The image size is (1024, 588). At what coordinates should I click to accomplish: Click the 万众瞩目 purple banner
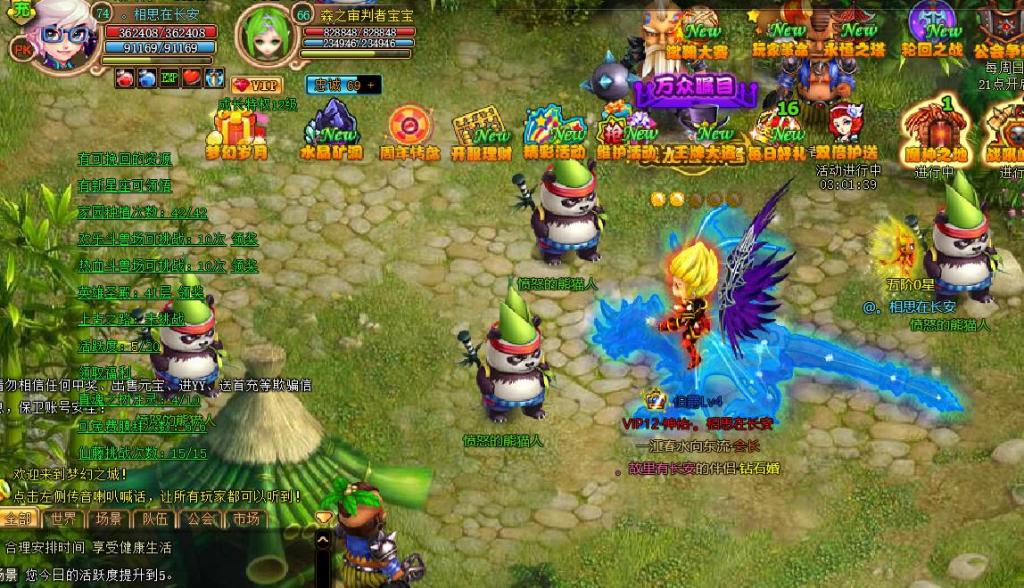pos(695,88)
